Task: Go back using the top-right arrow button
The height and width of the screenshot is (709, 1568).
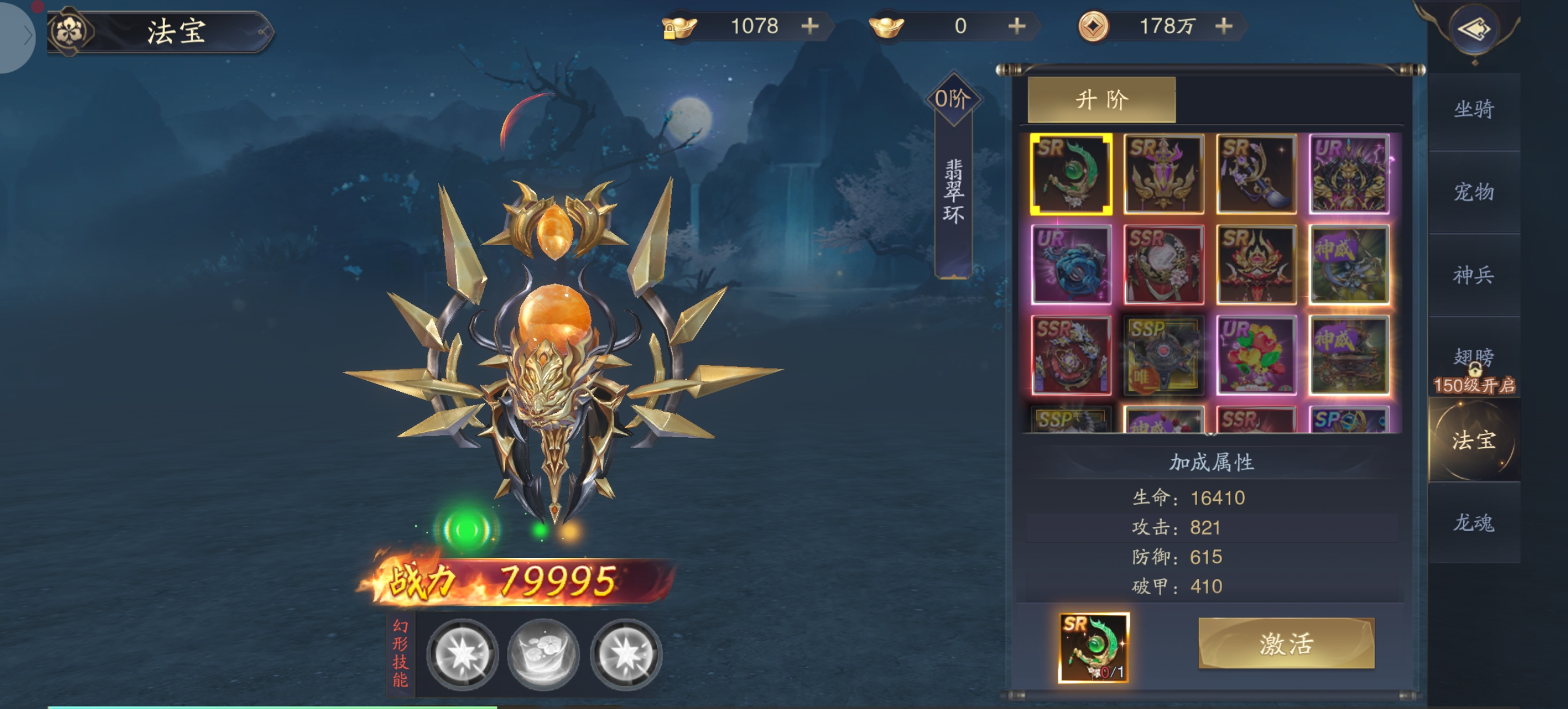Action: click(1473, 29)
